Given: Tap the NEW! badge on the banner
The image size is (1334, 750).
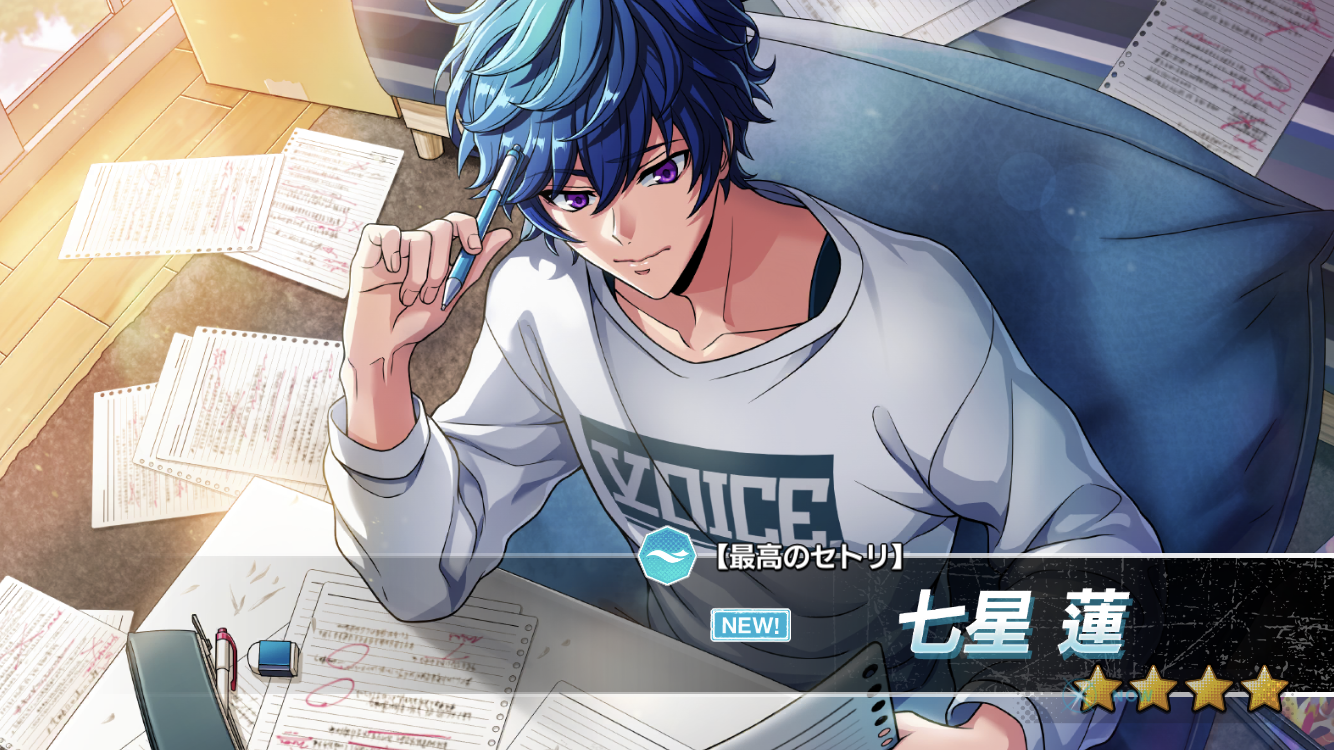Looking at the screenshot, I should click(x=750, y=626).
